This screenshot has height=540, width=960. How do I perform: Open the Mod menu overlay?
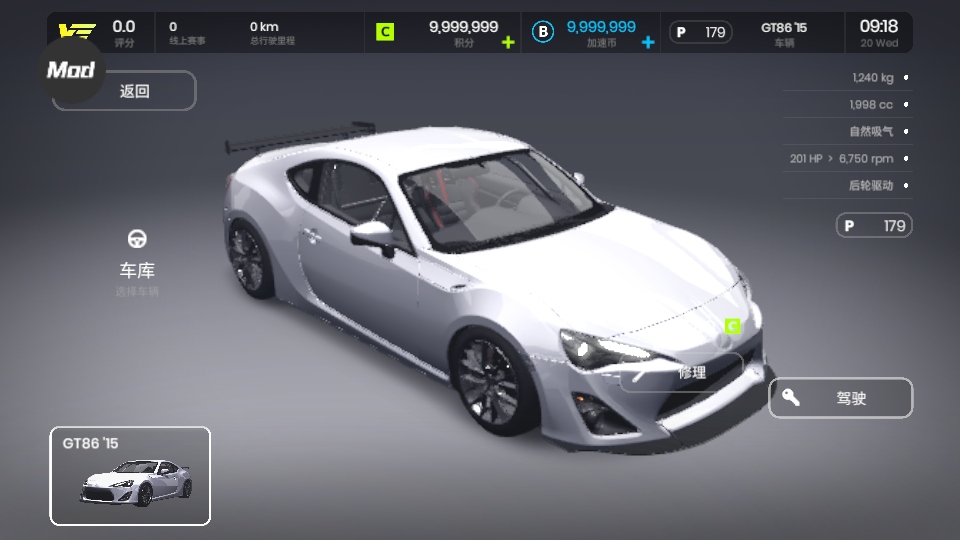pyautogui.click(x=71, y=69)
